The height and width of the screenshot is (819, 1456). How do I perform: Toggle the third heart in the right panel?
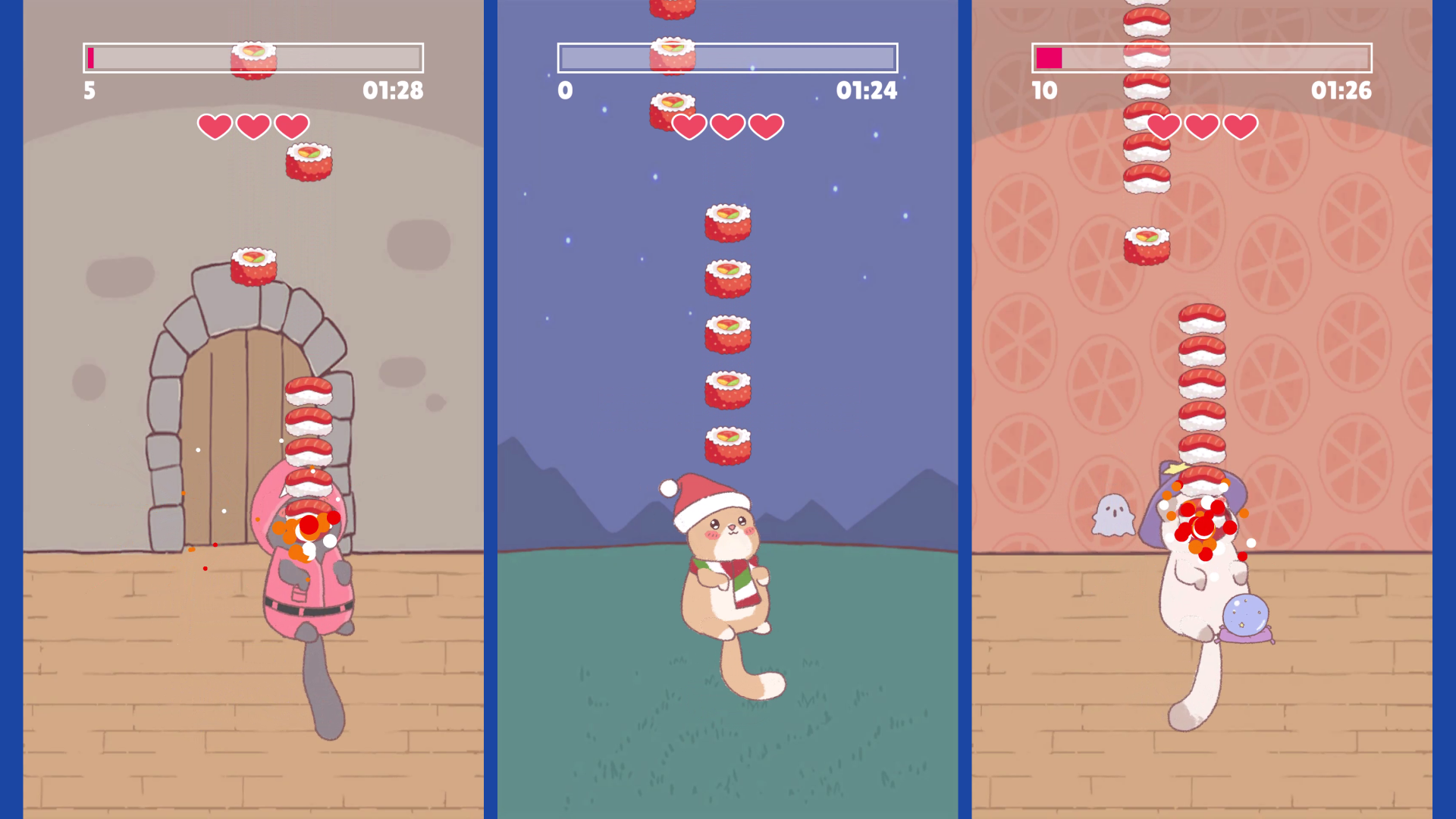click(x=1241, y=126)
